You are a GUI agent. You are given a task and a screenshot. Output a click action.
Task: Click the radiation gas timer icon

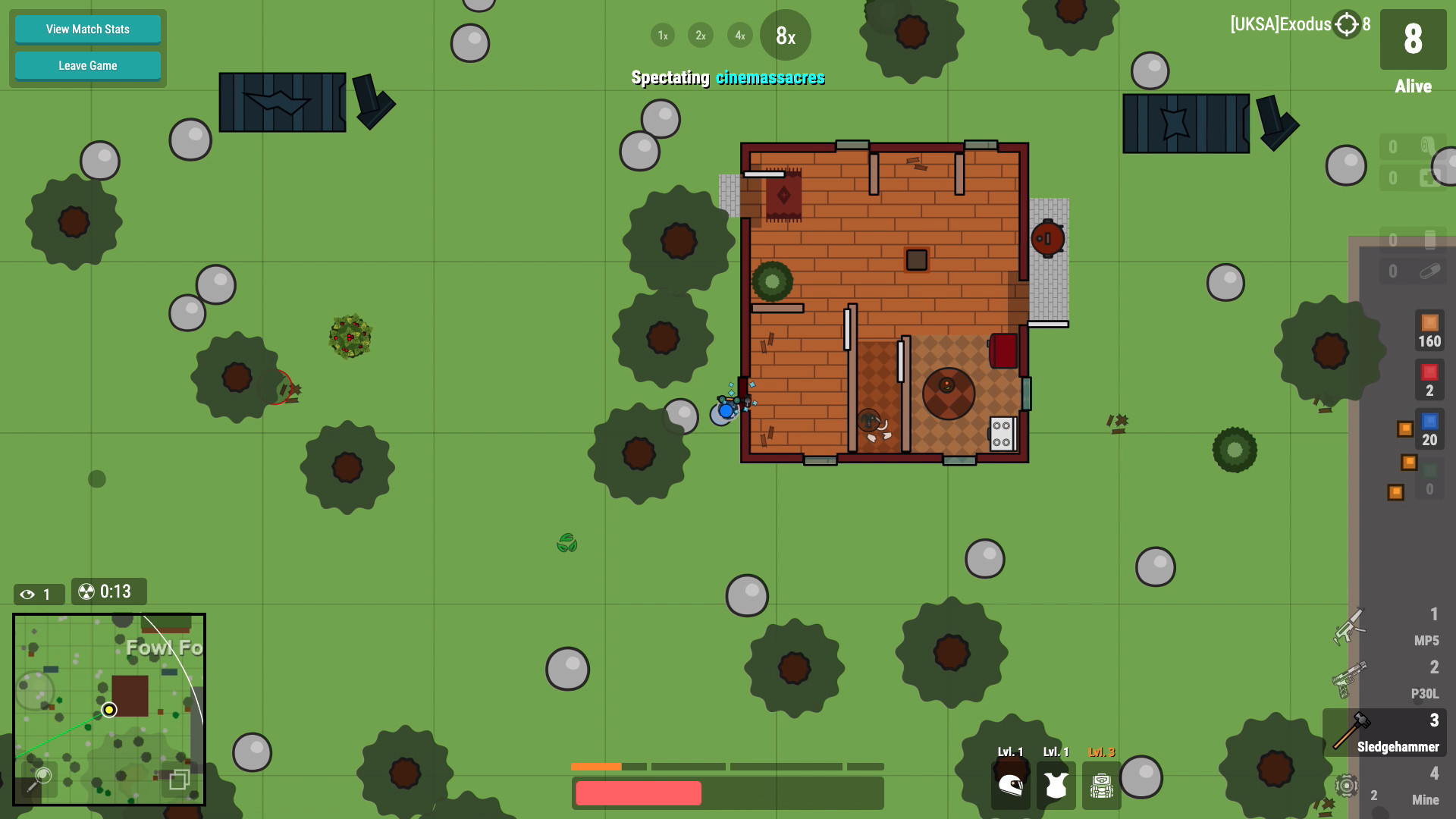(x=86, y=591)
